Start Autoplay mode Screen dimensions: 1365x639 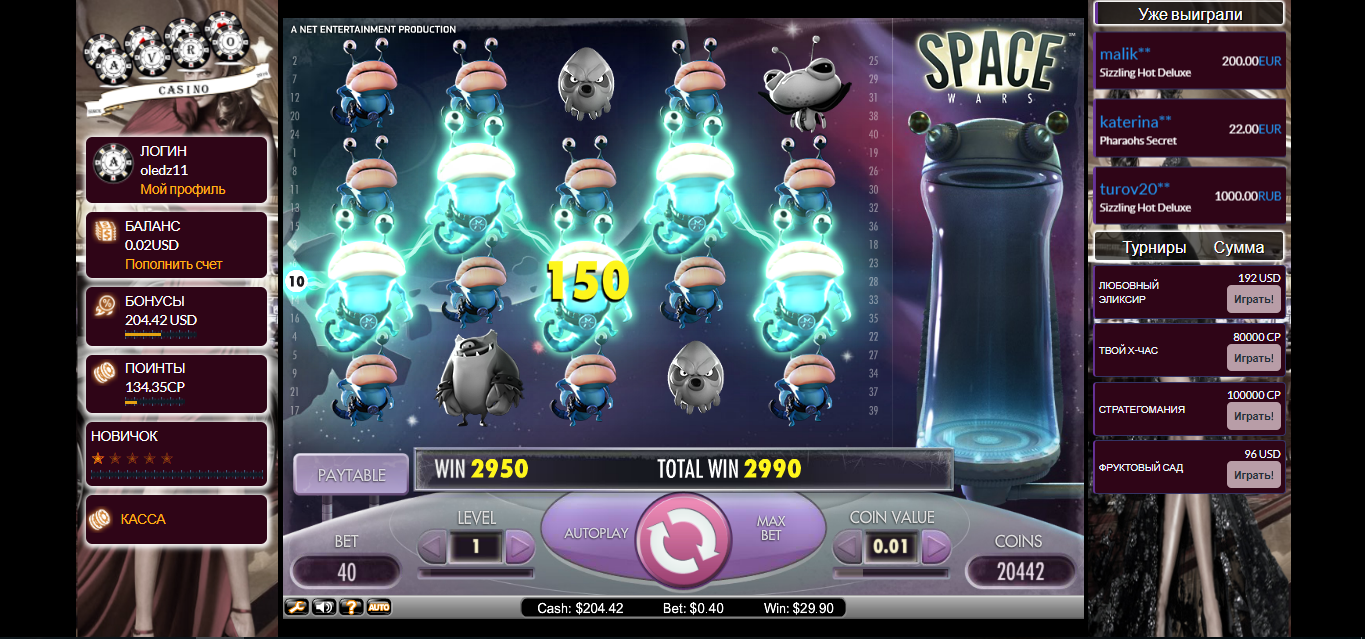coord(596,532)
